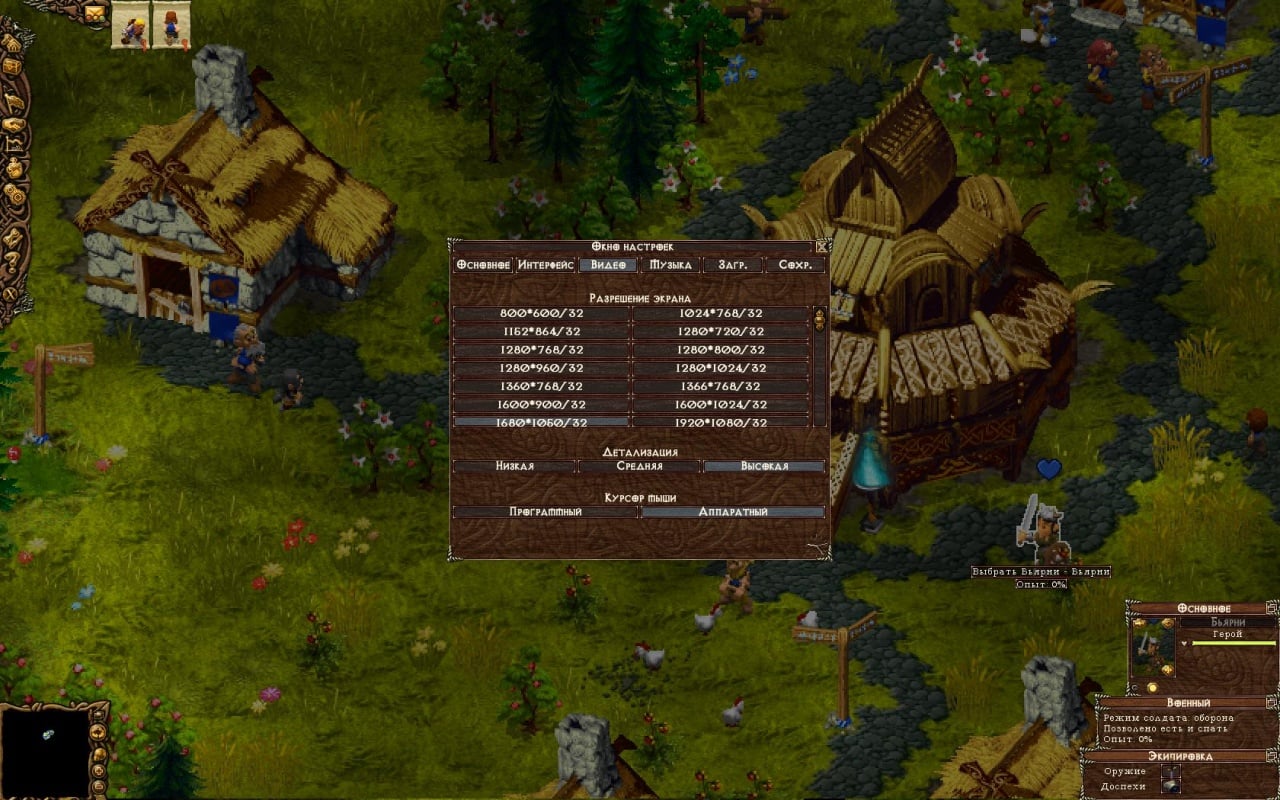Select the Программный mouse cursor option
The width and height of the screenshot is (1280, 800).
[x=545, y=512]
